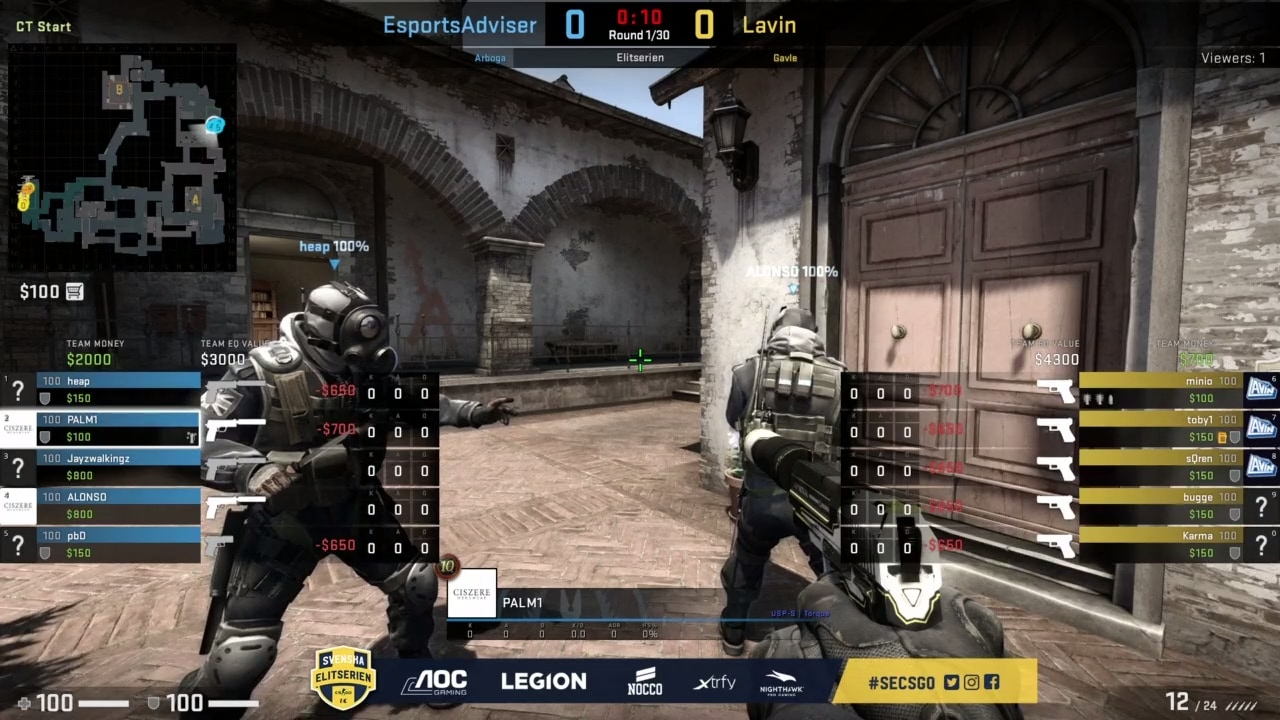Viewport: 1280px width, 720px height.
Task: Open Instagram via the yellow banner icon
Action: pyautogui.click(x=970, y=682)
